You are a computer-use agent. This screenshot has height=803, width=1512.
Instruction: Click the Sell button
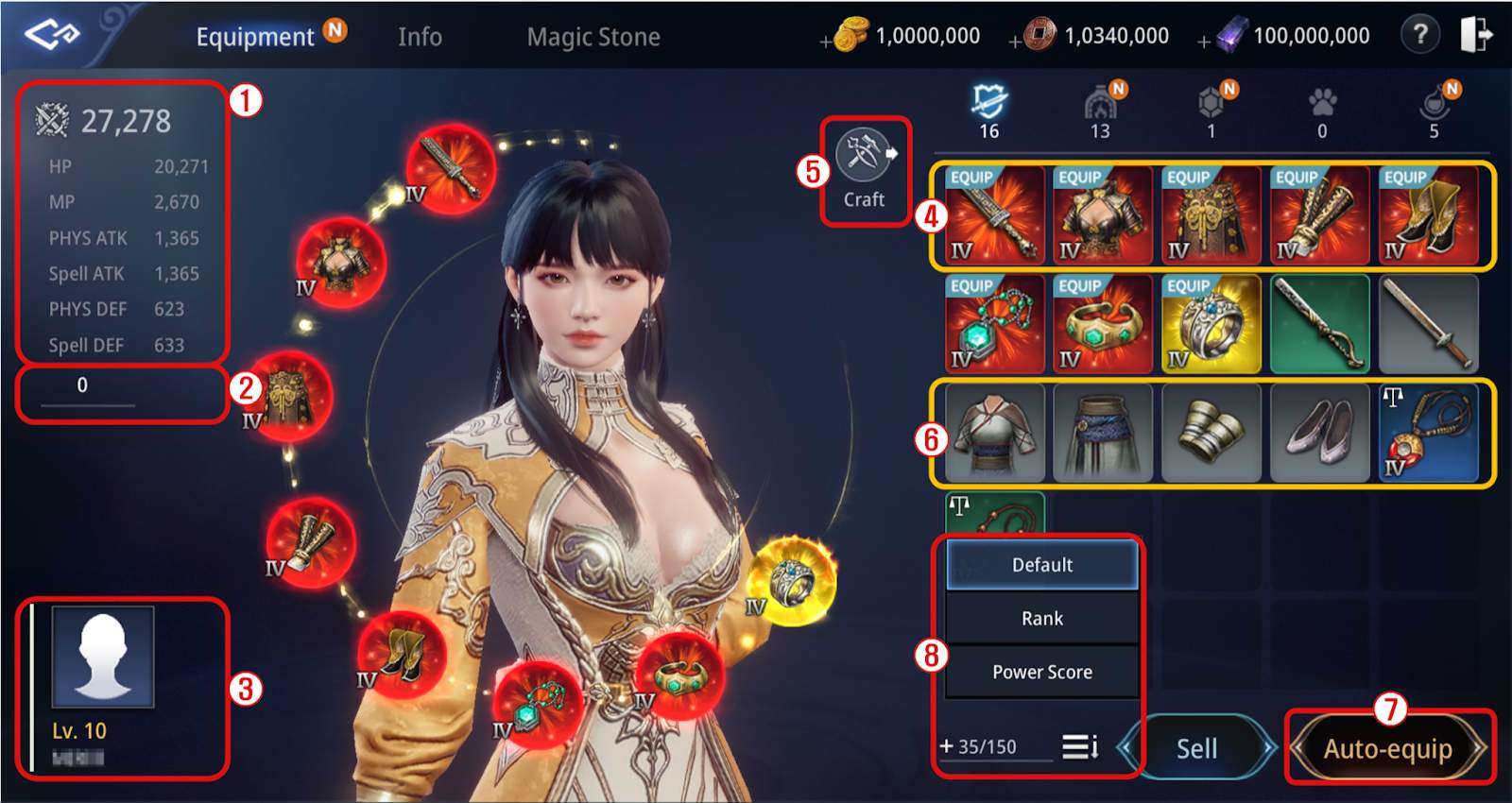(1195, 748)
